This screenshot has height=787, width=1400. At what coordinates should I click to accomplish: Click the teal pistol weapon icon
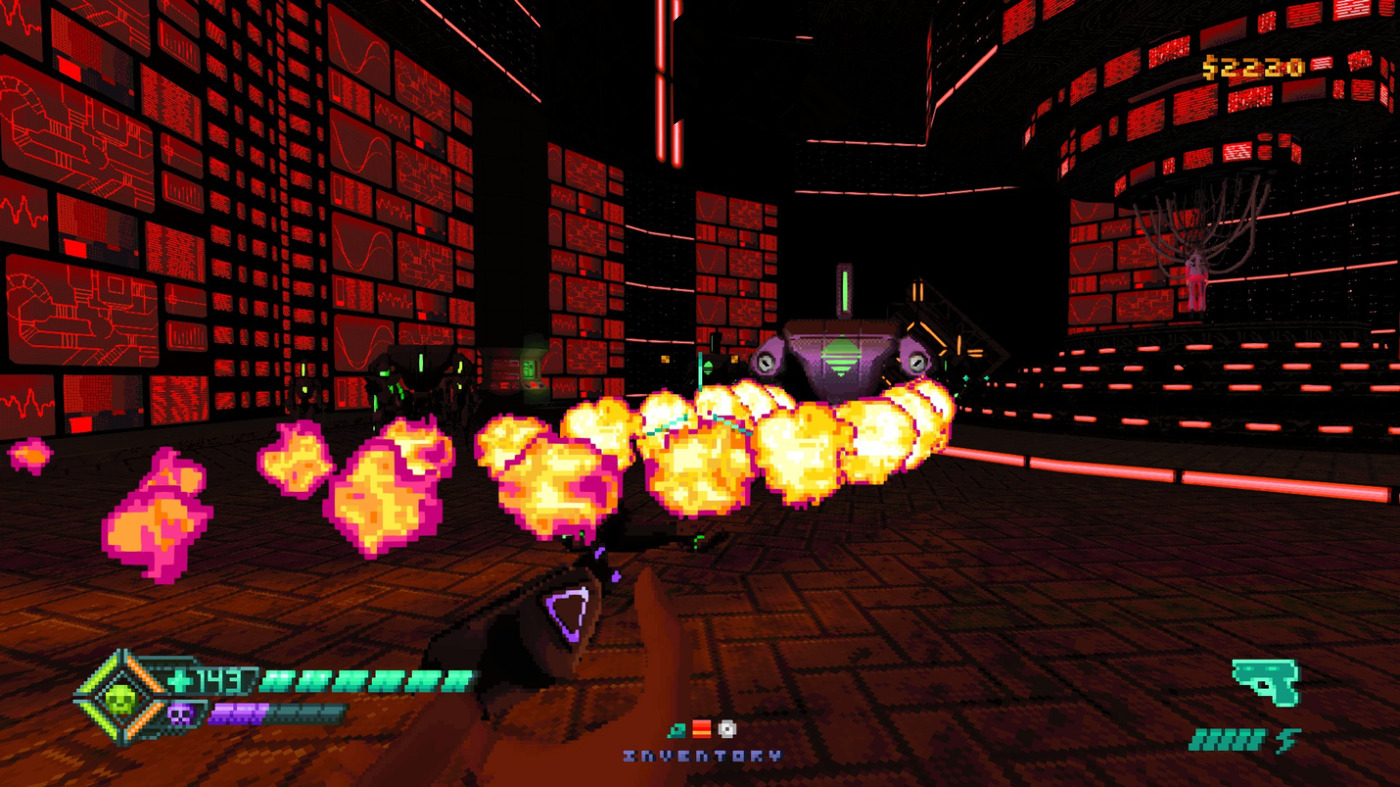[1265, 682]
